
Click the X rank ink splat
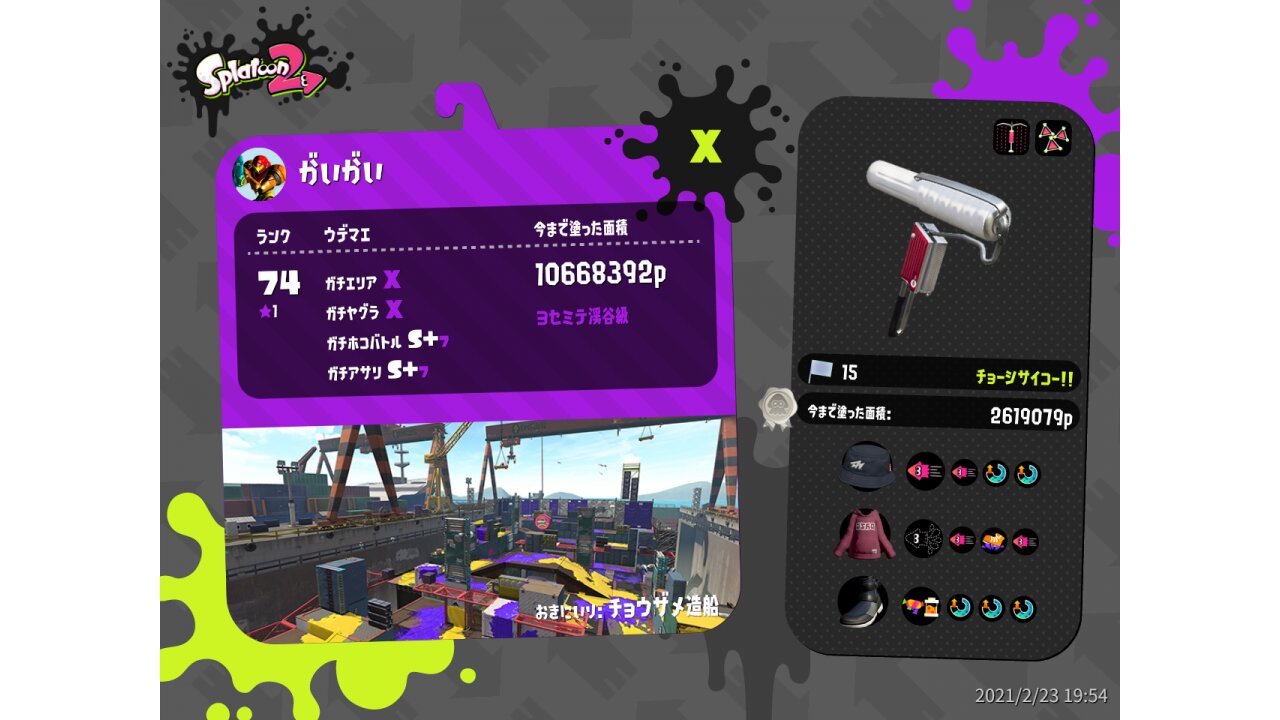pyautogui.click(x=706, y=146)
